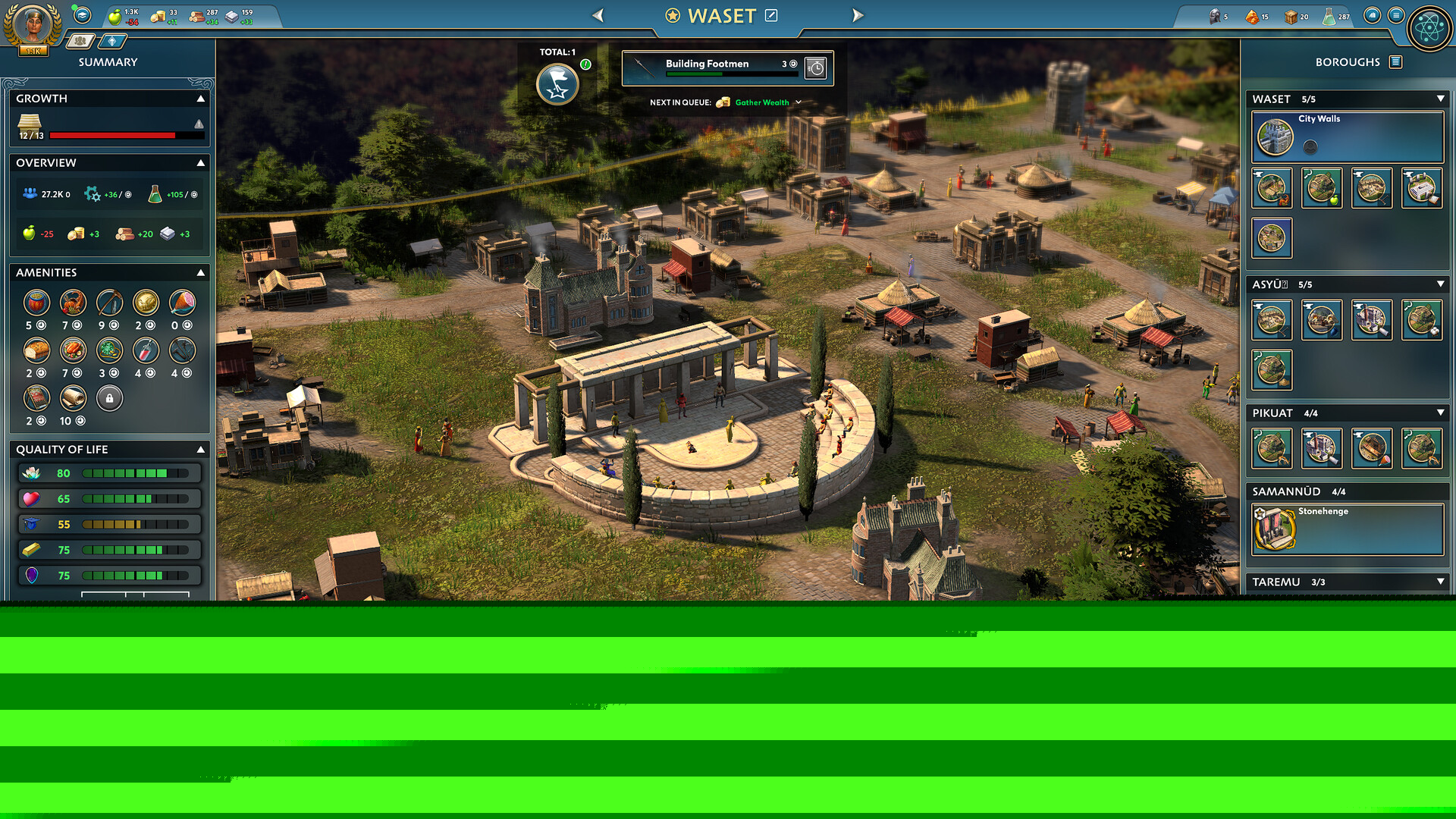Image resolution: width=1456 pixels, height=819 pixels.
Task: Collapse the Asyū borough group
Action: pyautogui.click(x=1440, y=284)
